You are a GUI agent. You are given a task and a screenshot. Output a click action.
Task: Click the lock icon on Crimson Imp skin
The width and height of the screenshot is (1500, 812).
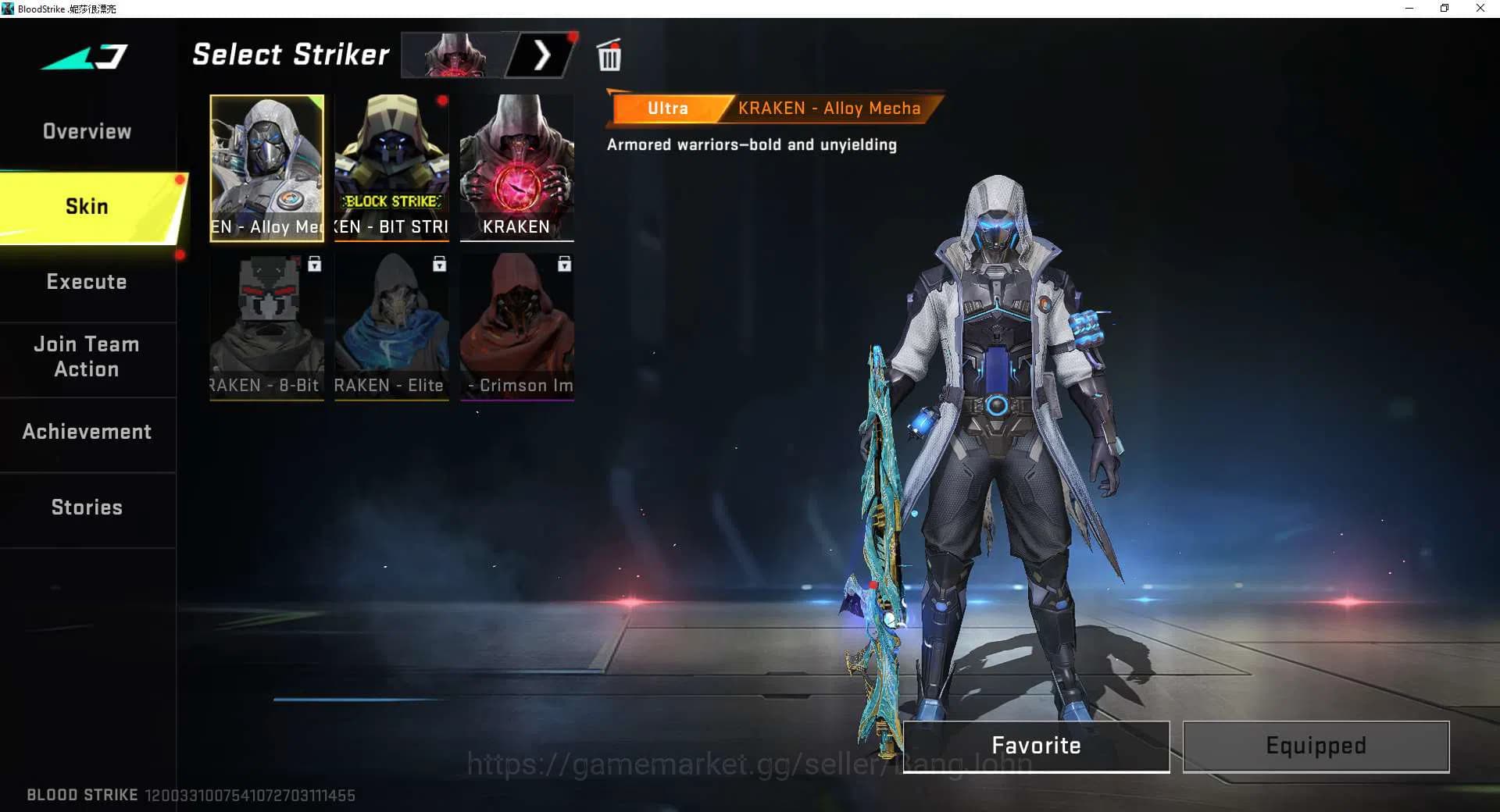click(x=564, y=265)
